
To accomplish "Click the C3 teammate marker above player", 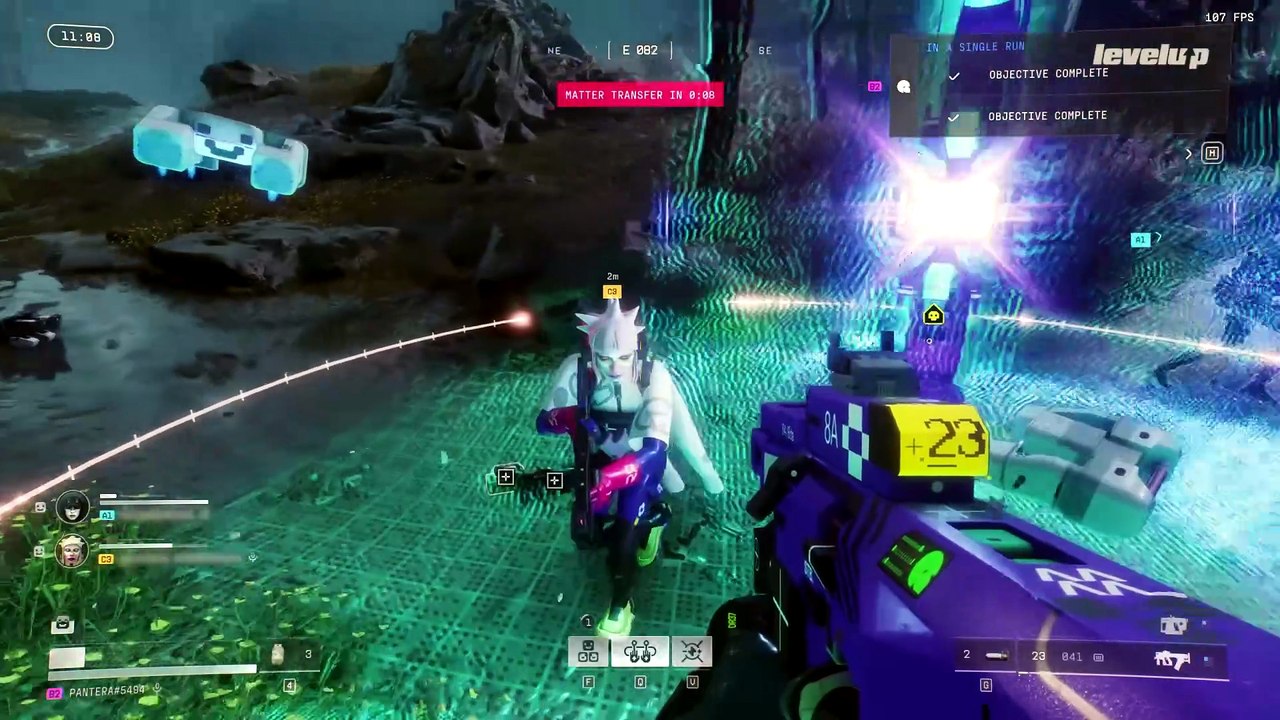I will (612, 292).
